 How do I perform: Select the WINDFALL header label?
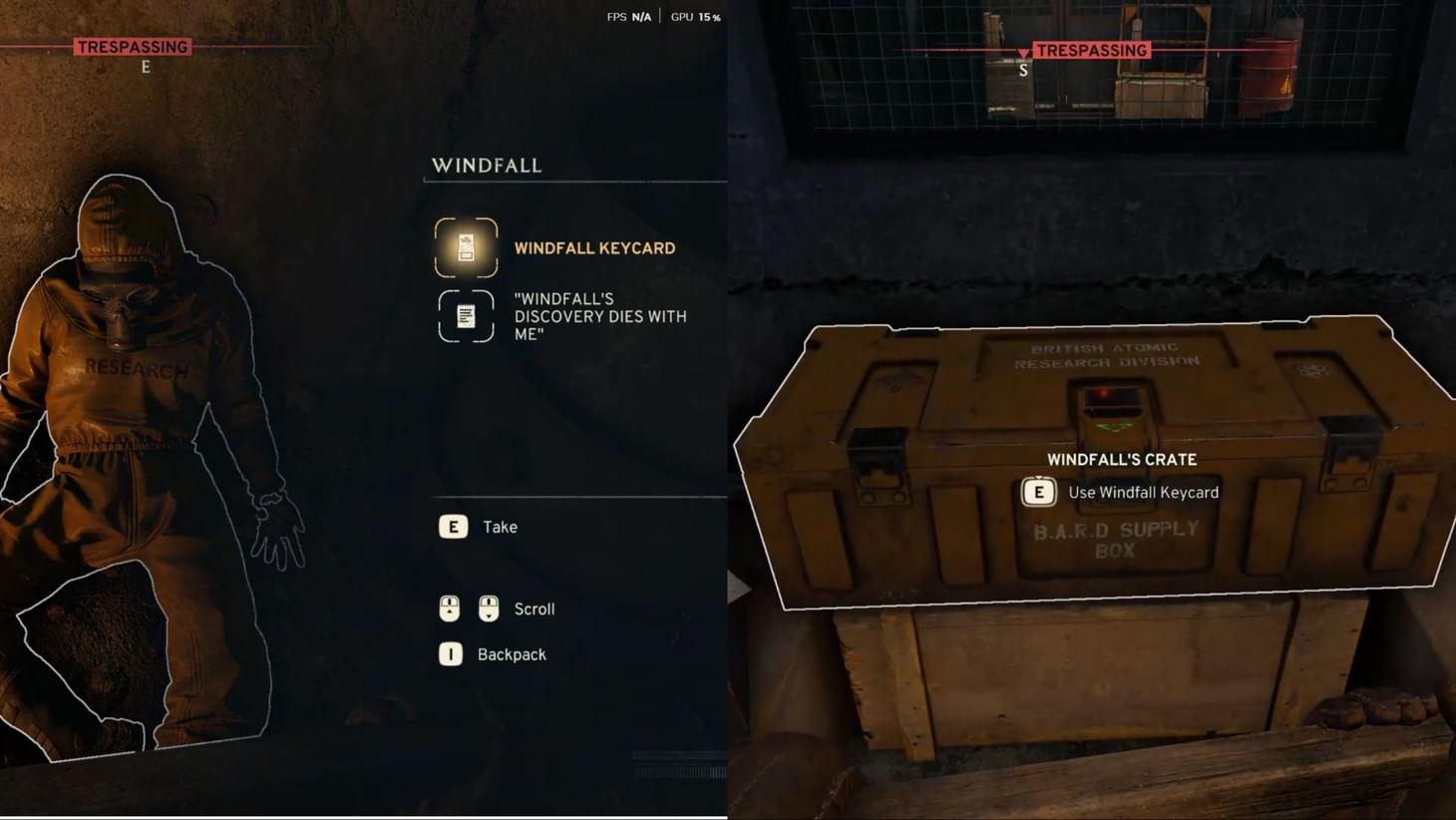click(x=486, y=166)
